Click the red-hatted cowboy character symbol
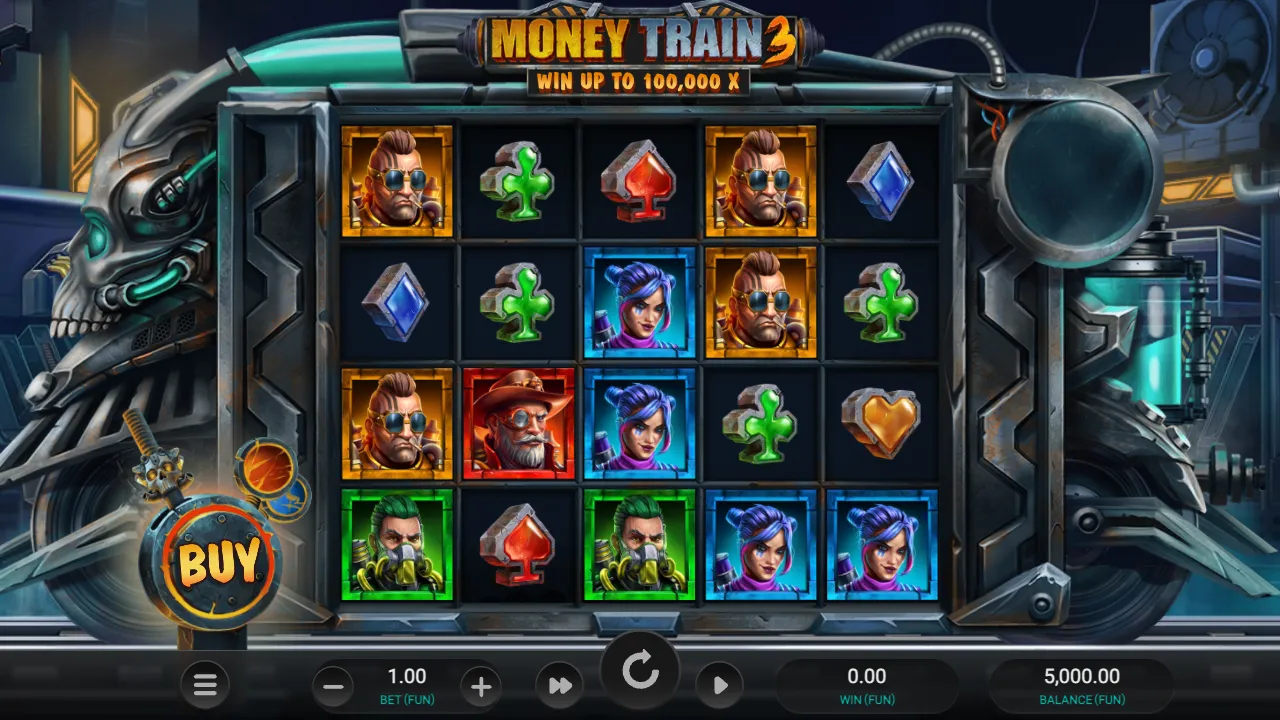Viewport: 1280px width, 720px height. coord(519,423)
